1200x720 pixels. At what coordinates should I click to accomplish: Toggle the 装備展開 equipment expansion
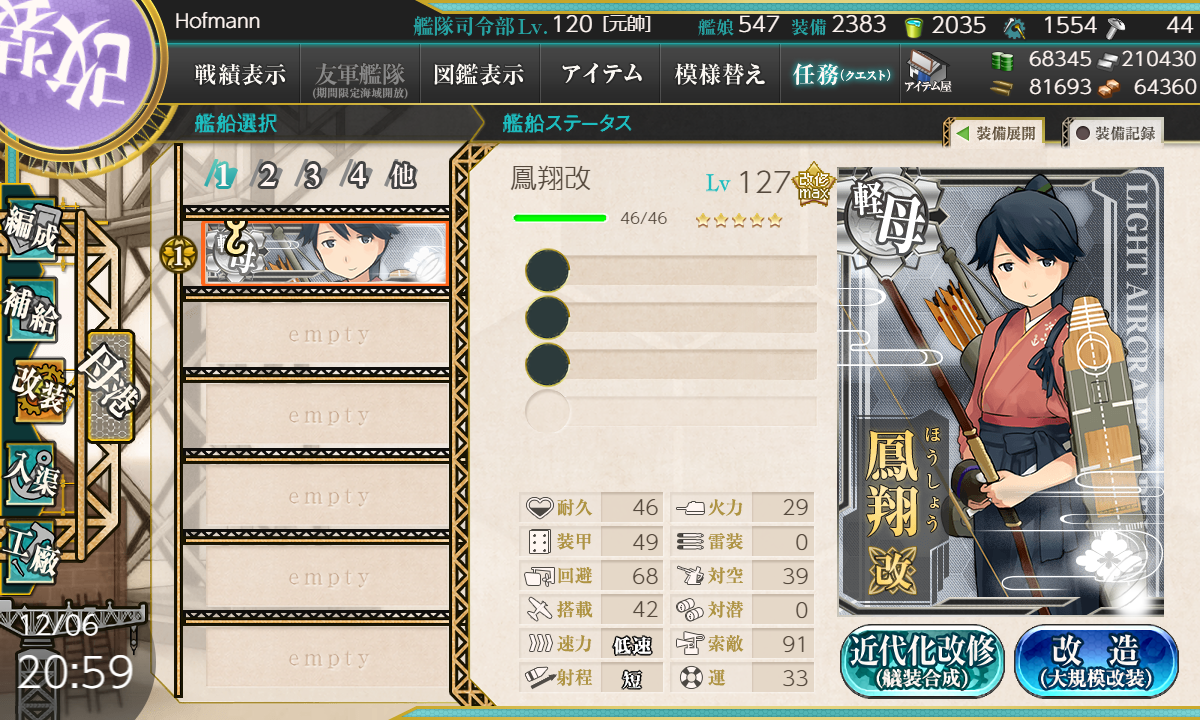pos(995,133)
